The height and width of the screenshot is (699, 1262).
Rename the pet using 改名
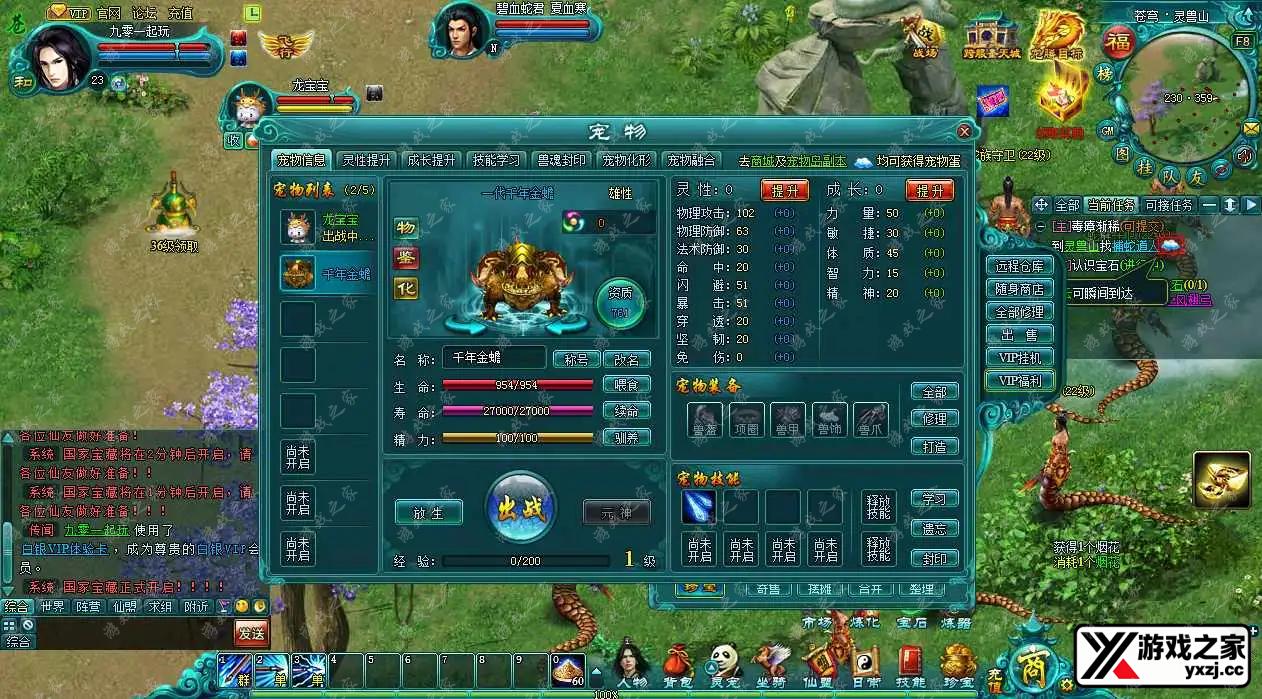627,359
